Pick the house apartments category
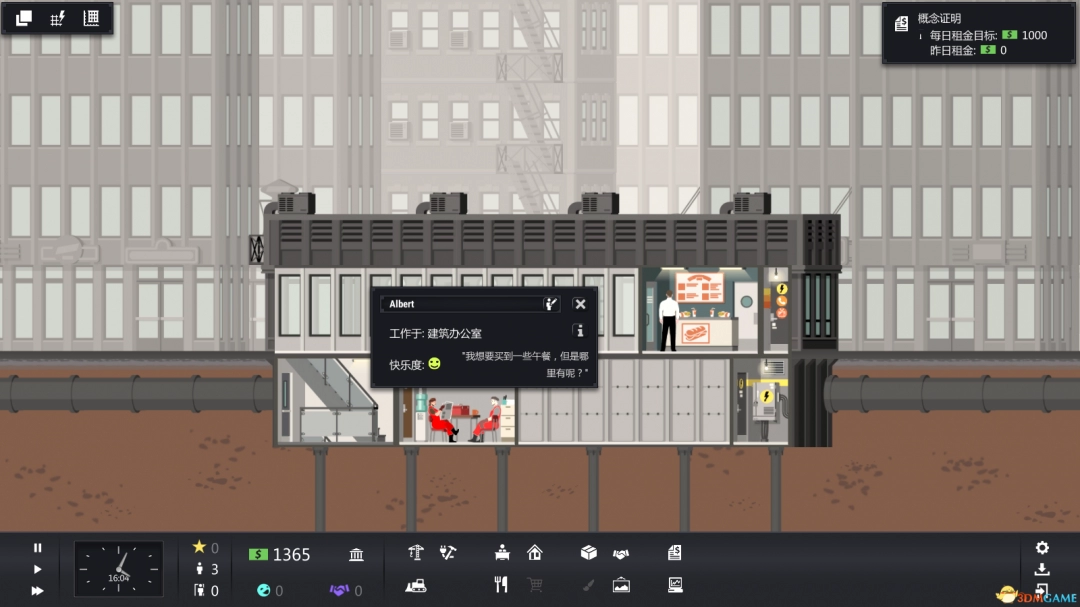This screenshot has height=607, width=1080. coord(535,552)
